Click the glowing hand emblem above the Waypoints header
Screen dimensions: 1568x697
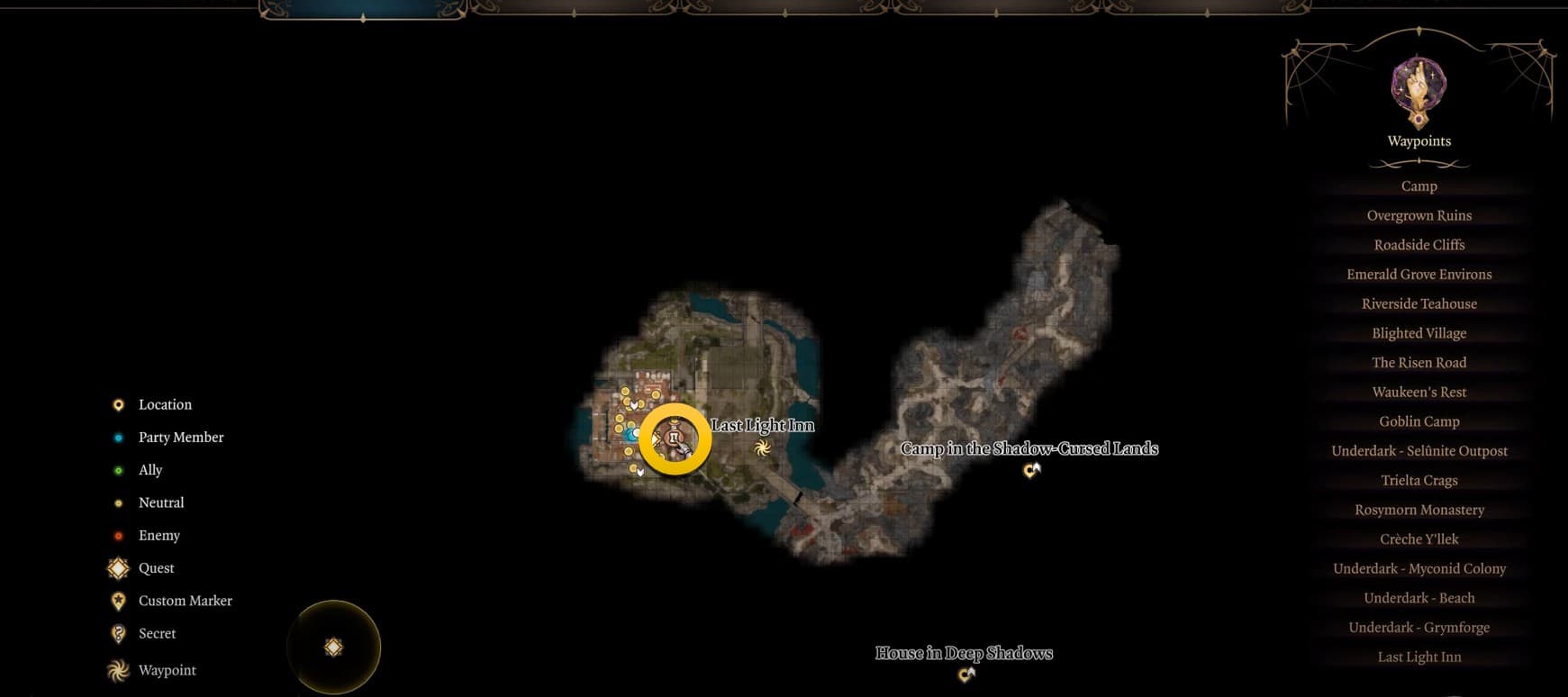1418,92
